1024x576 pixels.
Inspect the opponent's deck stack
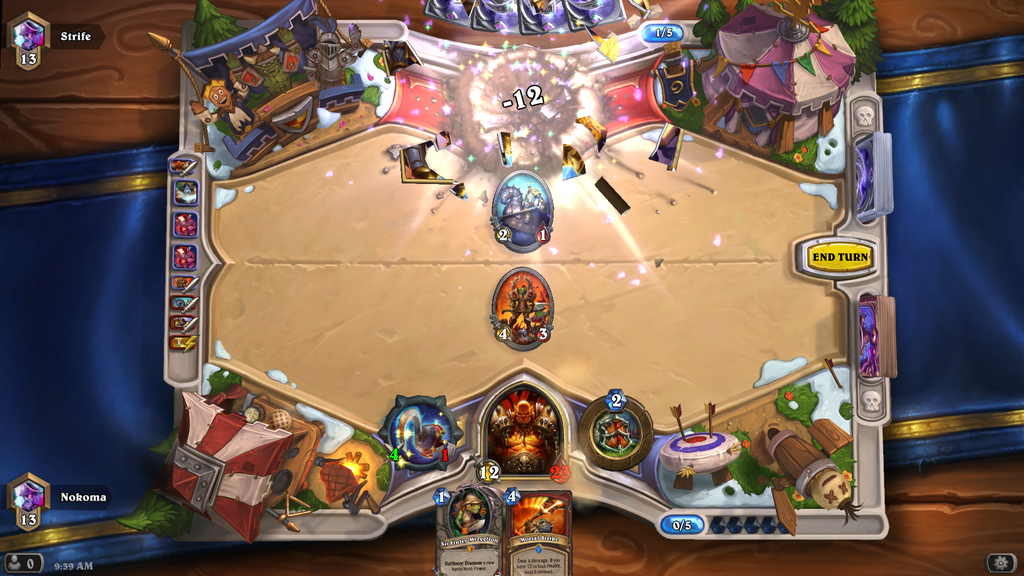[872, 176]
